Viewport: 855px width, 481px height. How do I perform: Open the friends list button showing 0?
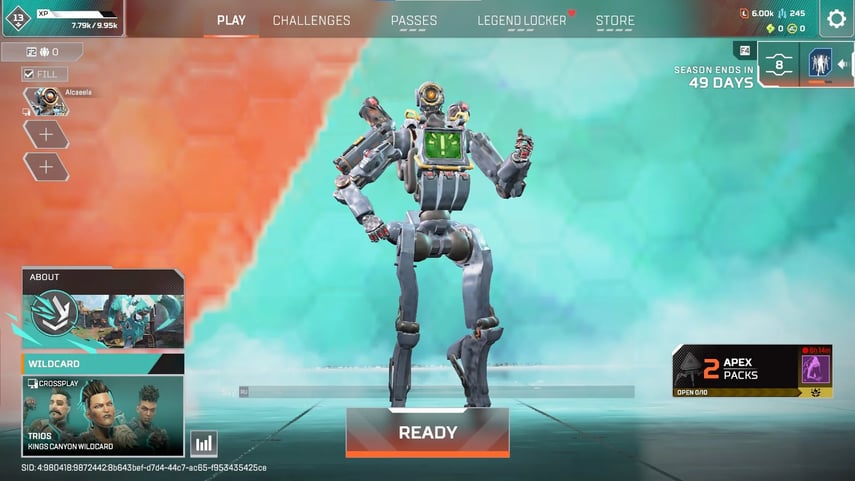pyautogui.click(x=42, y=52)
